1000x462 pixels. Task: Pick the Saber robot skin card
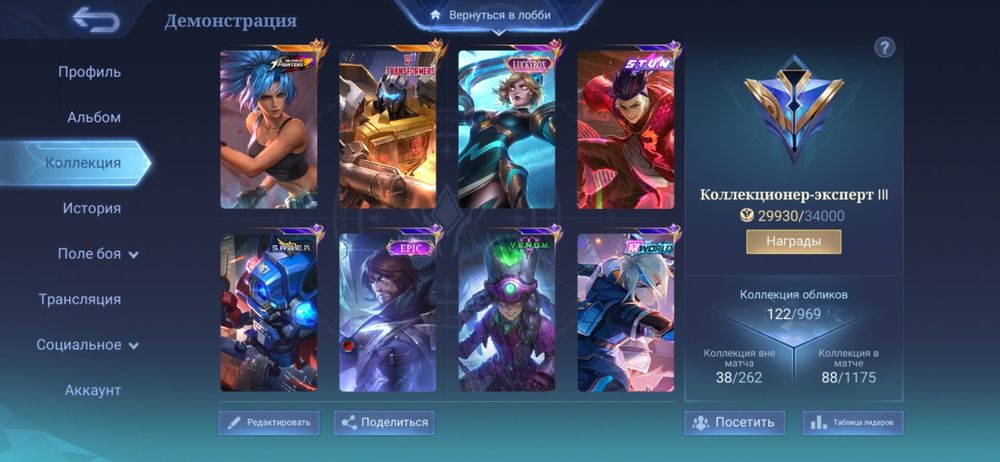tap(269, 312)
